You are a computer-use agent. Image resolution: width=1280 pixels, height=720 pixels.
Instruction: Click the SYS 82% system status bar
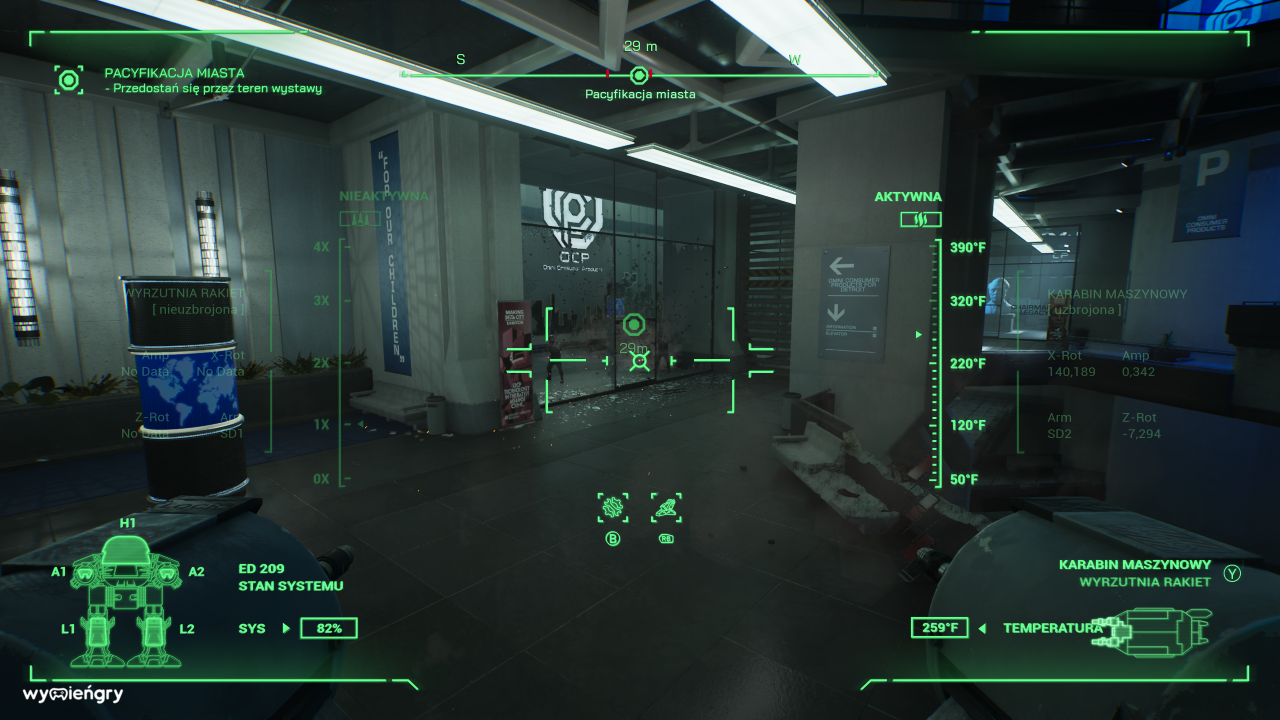[329, 628]
